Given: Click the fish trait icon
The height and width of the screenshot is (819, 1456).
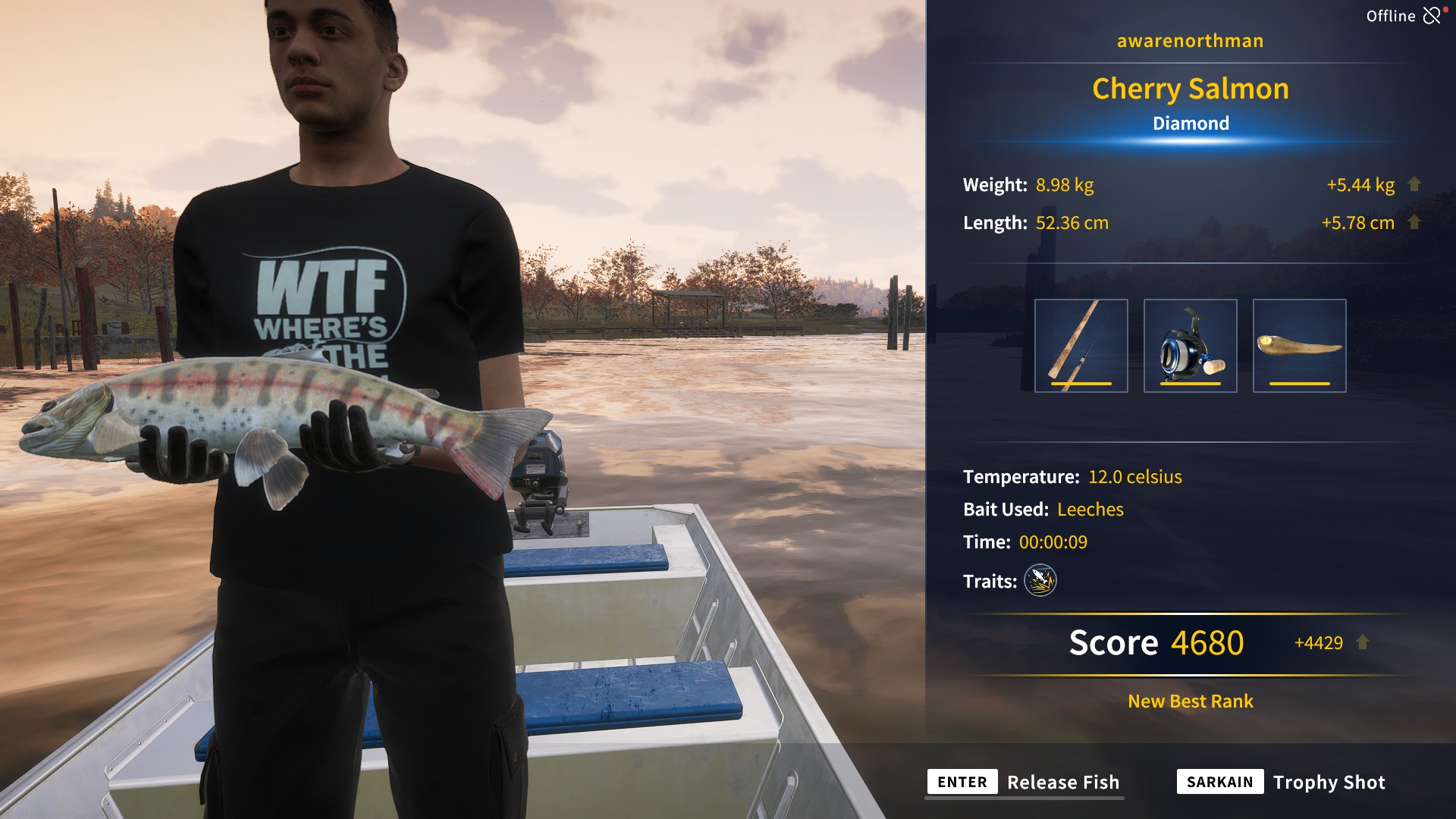Looking at the screenshot, I should pyautogui.click(x=1040, y=581).
